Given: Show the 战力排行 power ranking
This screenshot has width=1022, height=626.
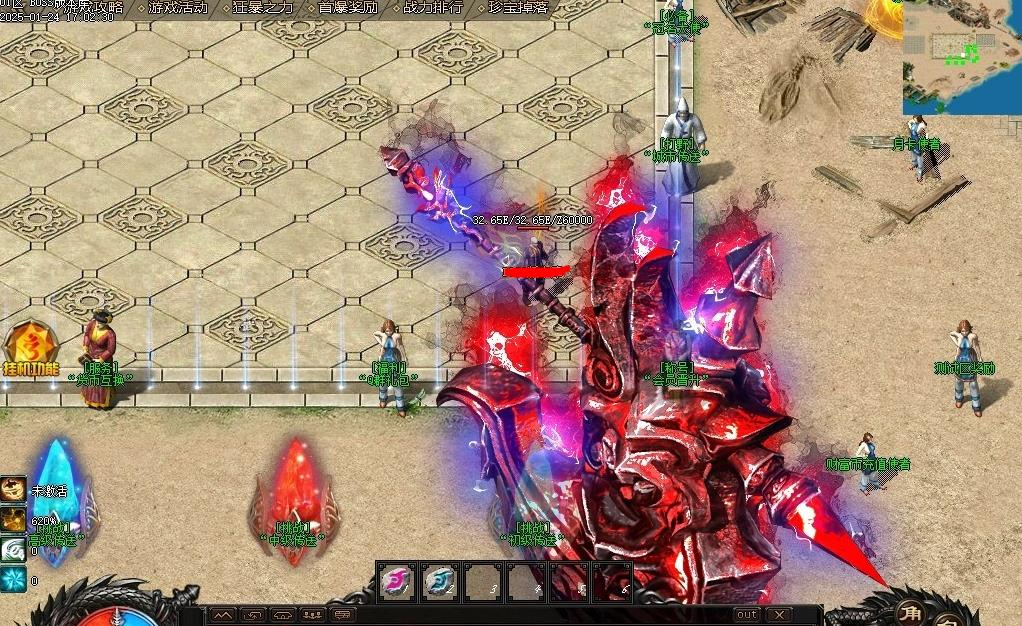Looking at the screenshot, I should click(433, 7).
